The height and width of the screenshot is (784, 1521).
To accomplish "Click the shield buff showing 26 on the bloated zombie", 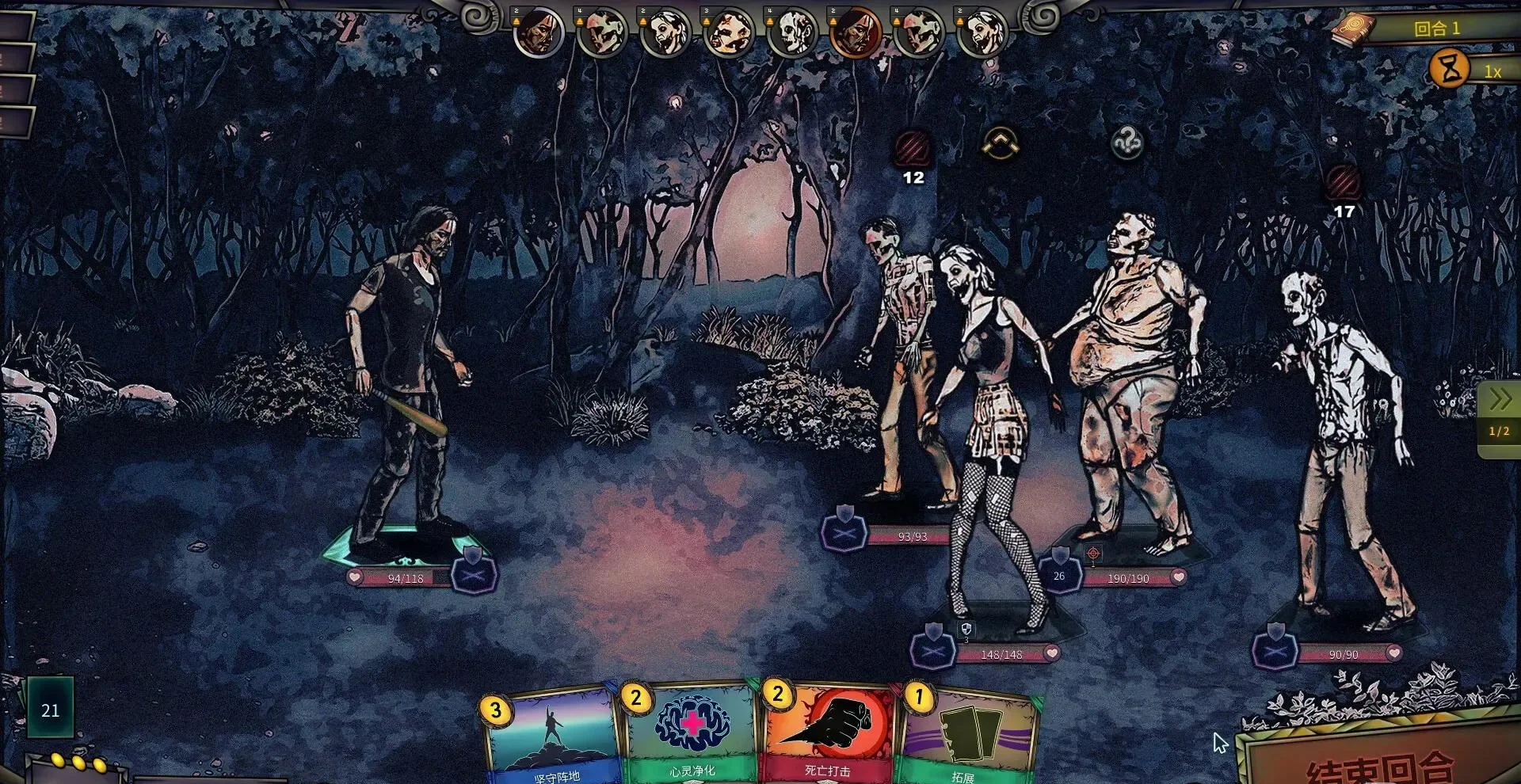I will click(1060, 573).
